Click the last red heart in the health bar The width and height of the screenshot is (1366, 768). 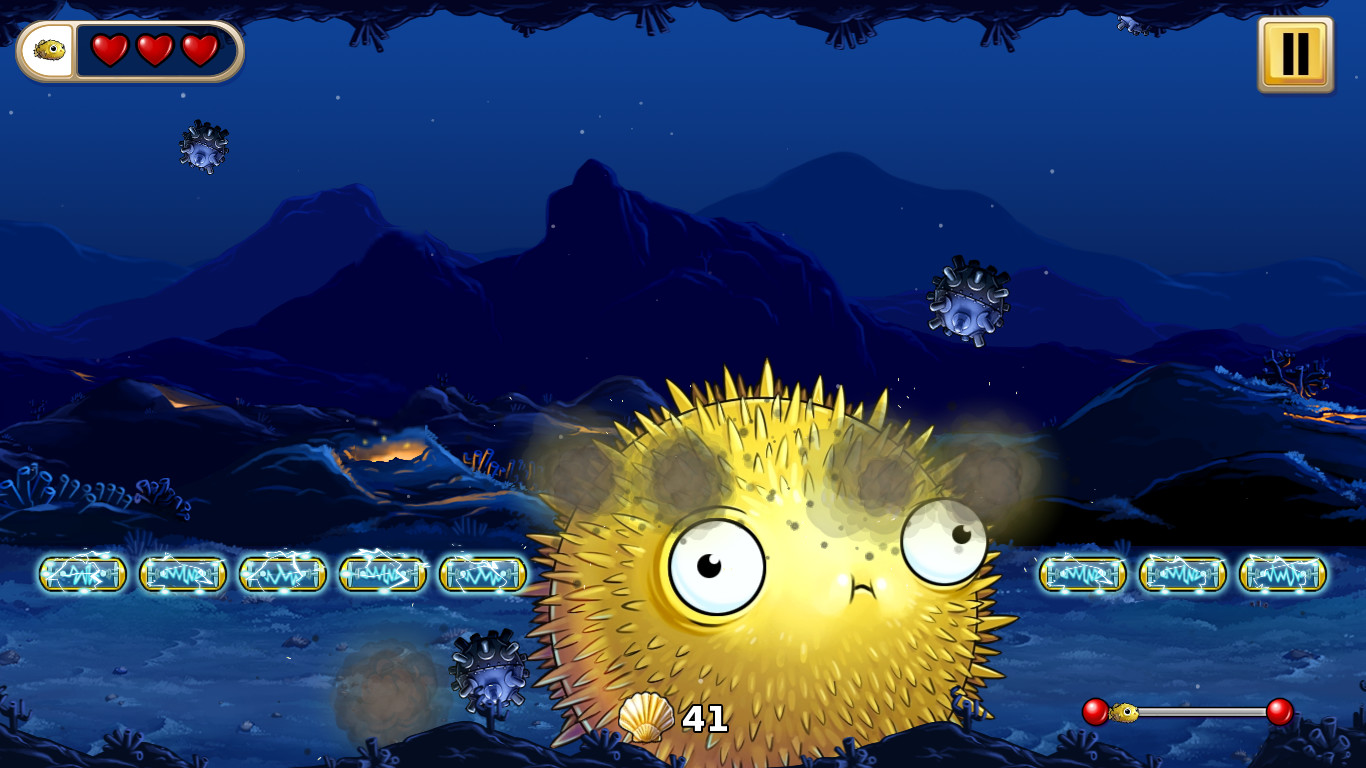click(197, 48)
